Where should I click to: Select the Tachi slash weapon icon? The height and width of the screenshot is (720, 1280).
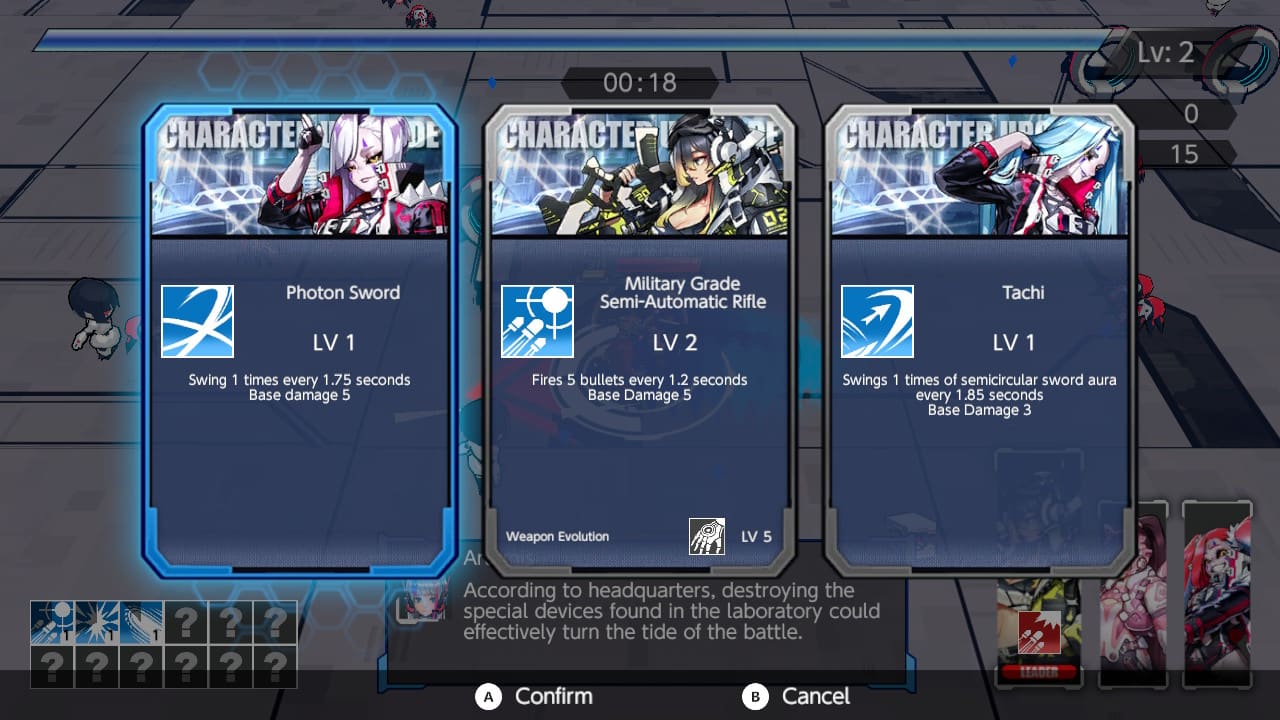point(878,321)
